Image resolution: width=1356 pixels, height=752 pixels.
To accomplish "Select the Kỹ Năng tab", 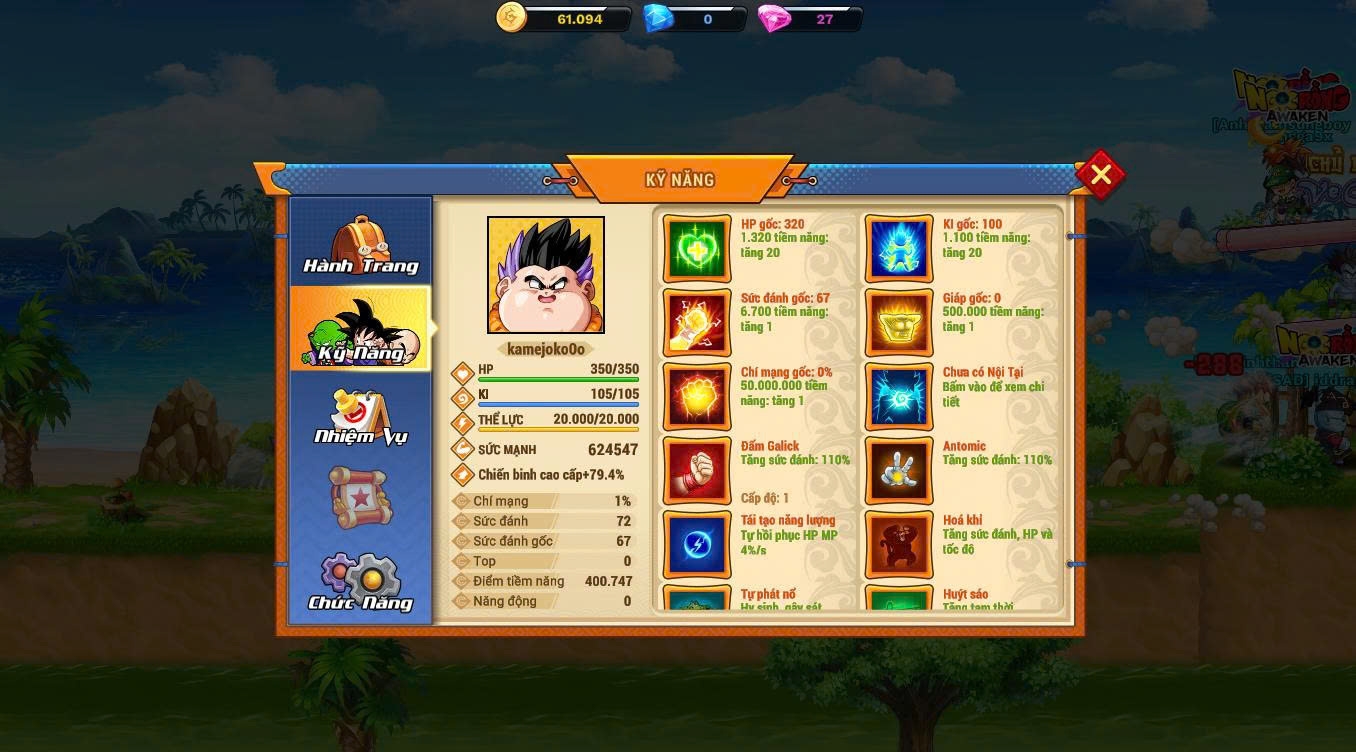I will (x=360, y=330).
